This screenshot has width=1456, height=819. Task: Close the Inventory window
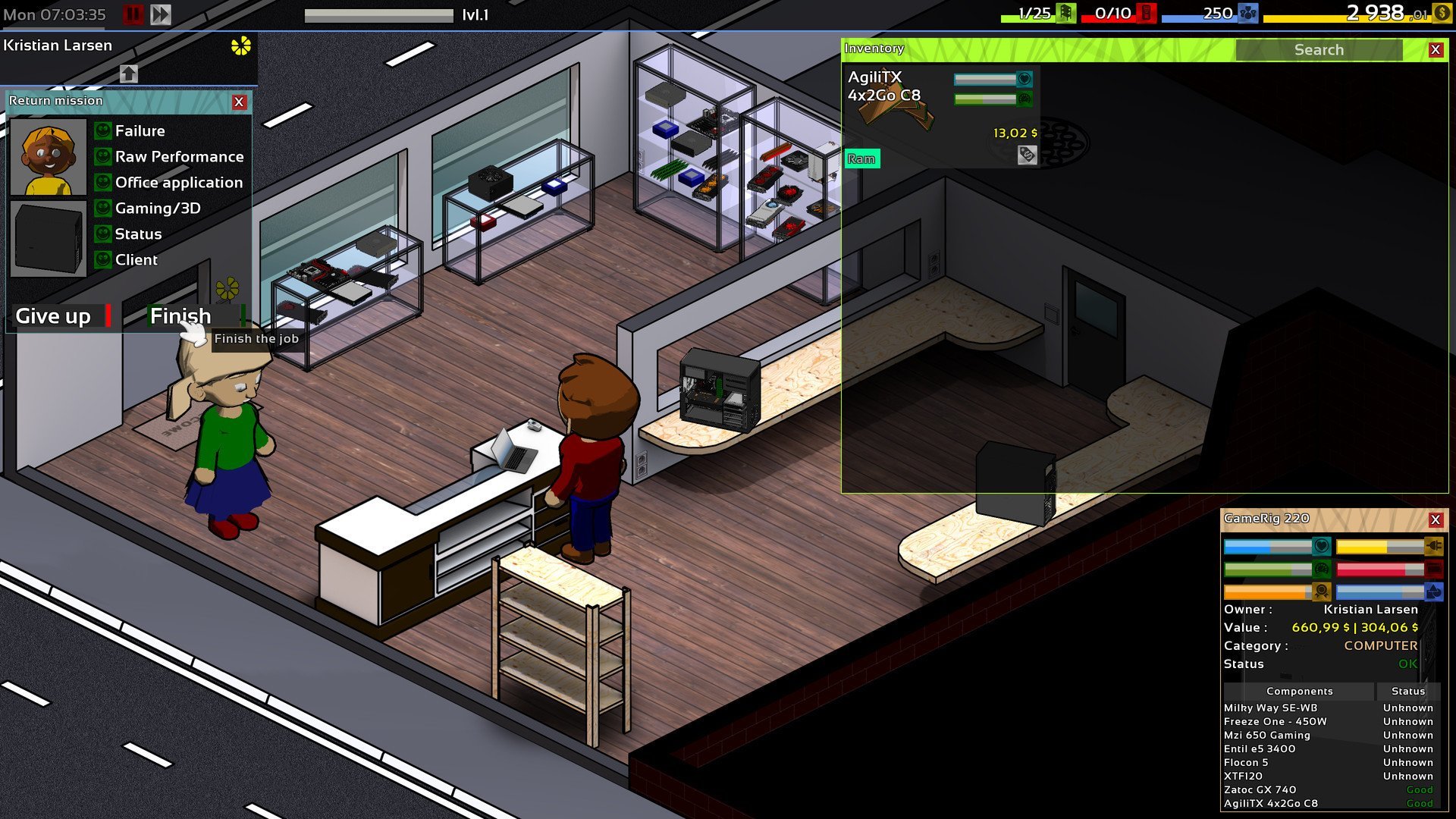coord(1435,50)
